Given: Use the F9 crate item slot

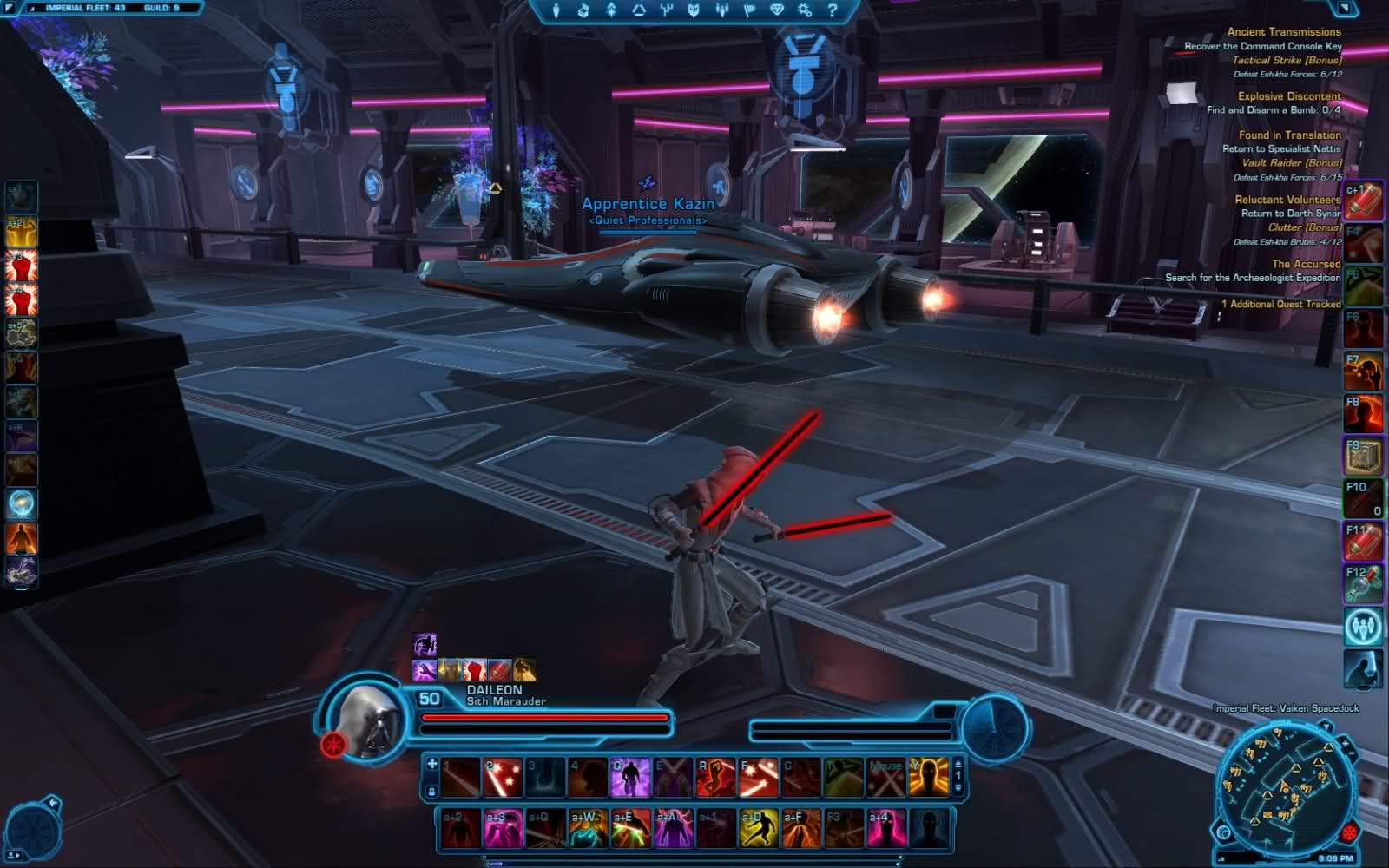Looking at the screenshot, I should 1362,457.
